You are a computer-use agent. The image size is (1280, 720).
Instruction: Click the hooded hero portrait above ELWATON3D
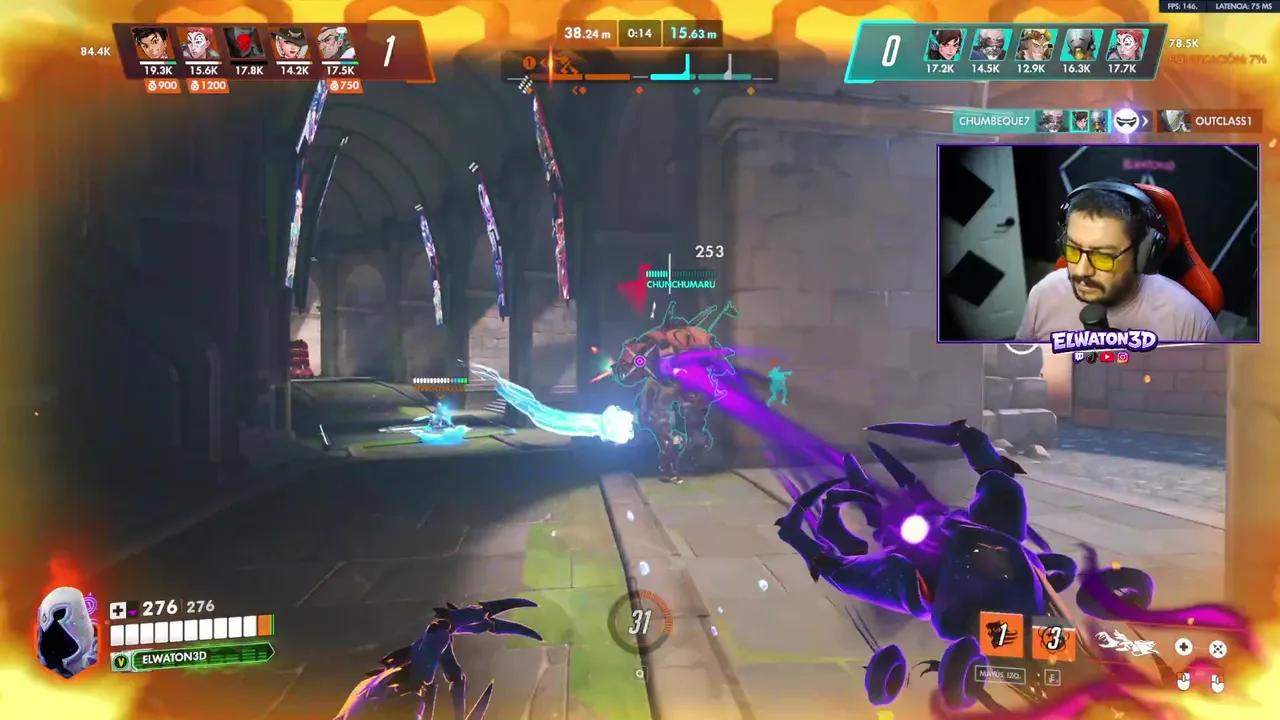coord(66,628)
